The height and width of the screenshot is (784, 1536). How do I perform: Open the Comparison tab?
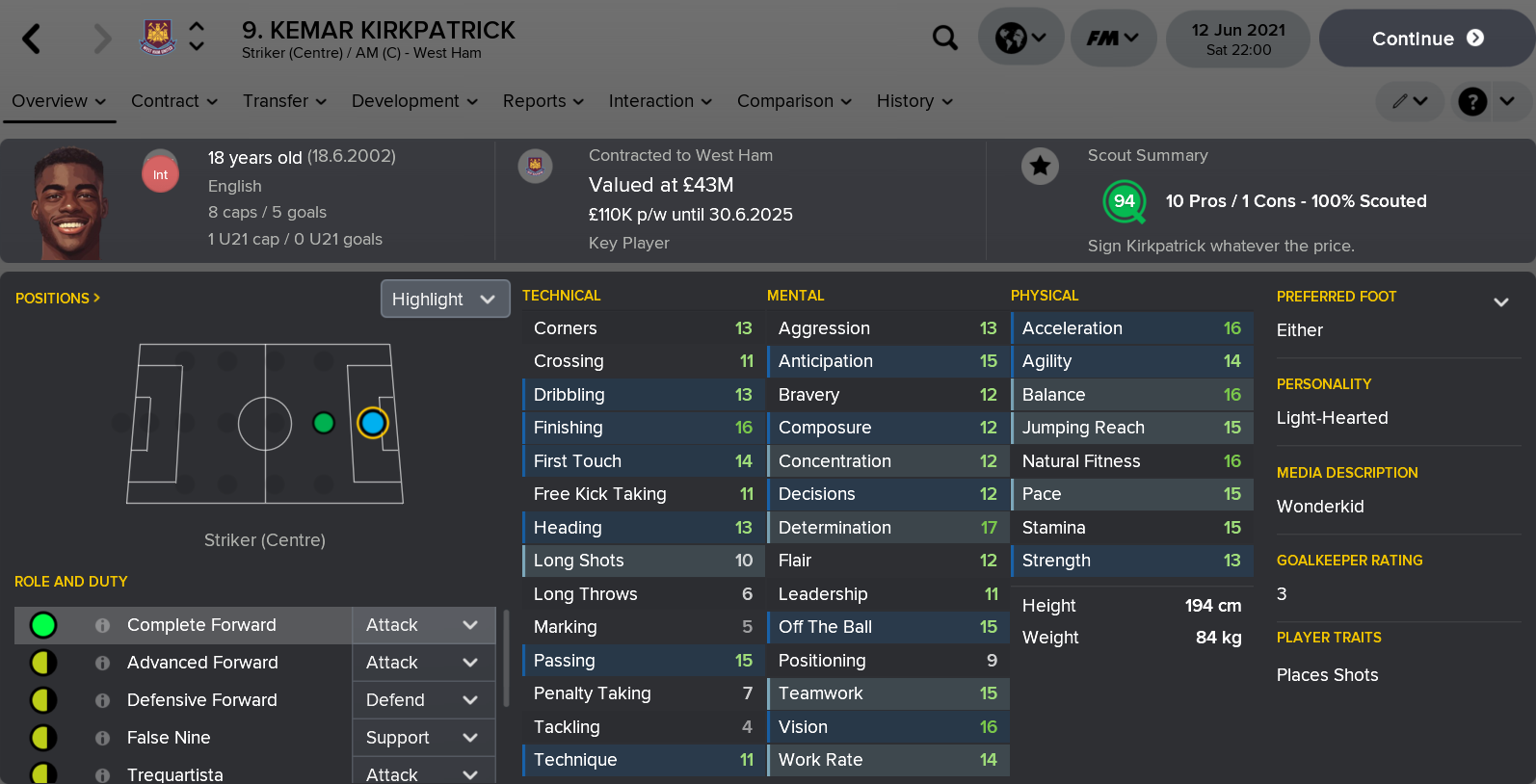[794, 101]
